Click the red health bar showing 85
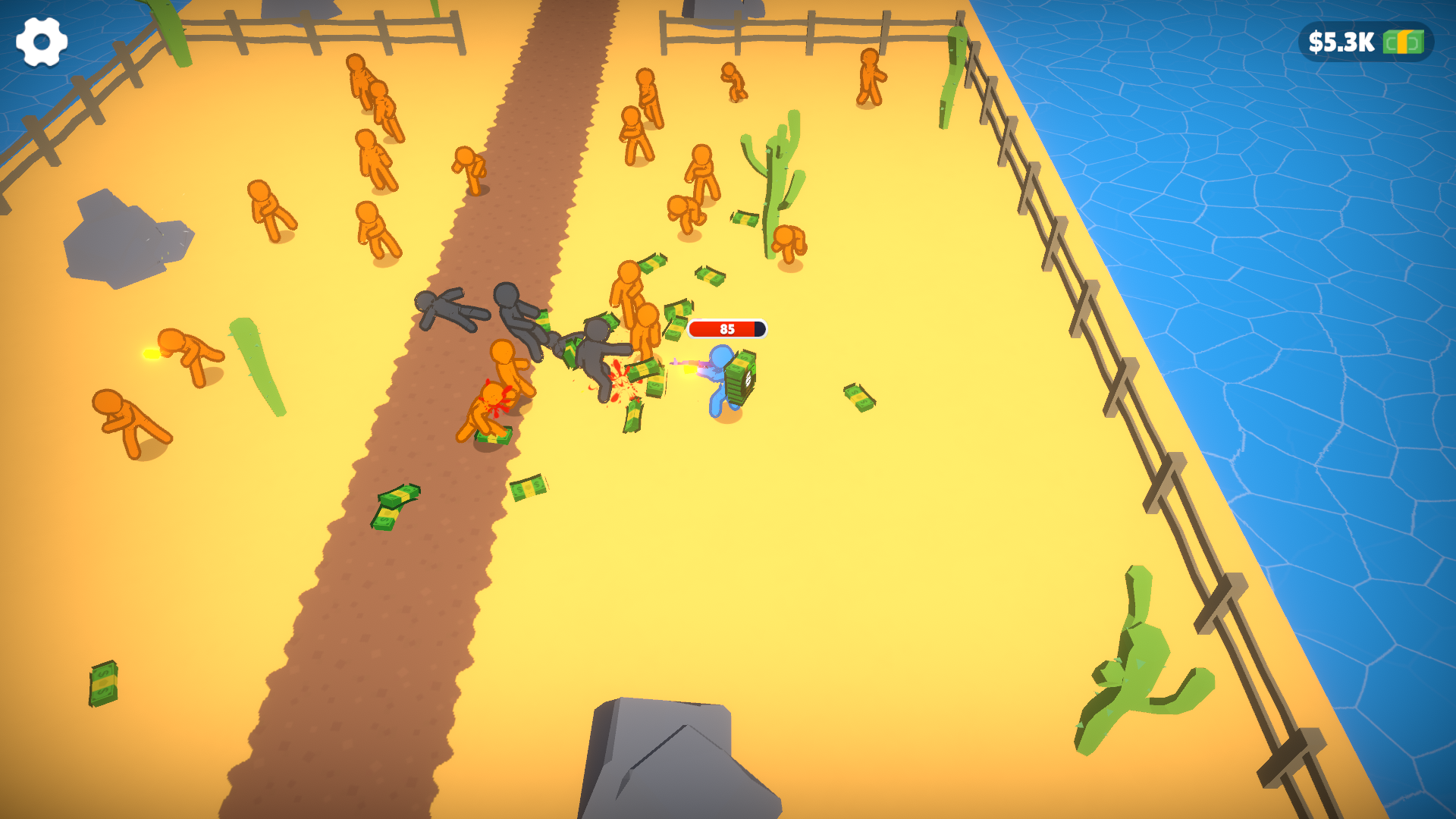 (x=726, y=329)
